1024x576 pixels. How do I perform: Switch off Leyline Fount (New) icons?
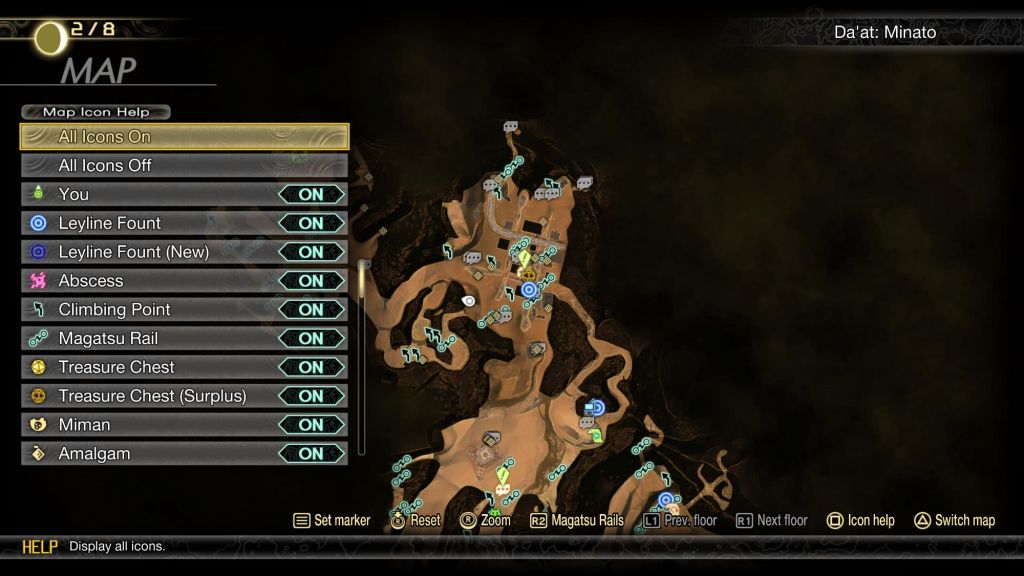tap(311, 252)
